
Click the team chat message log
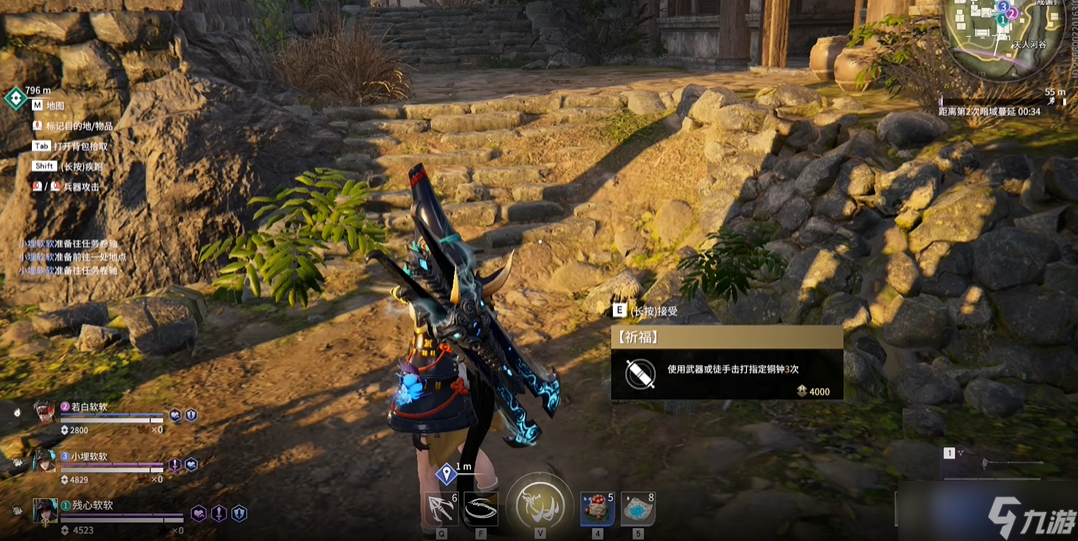(x=68, y=257)
